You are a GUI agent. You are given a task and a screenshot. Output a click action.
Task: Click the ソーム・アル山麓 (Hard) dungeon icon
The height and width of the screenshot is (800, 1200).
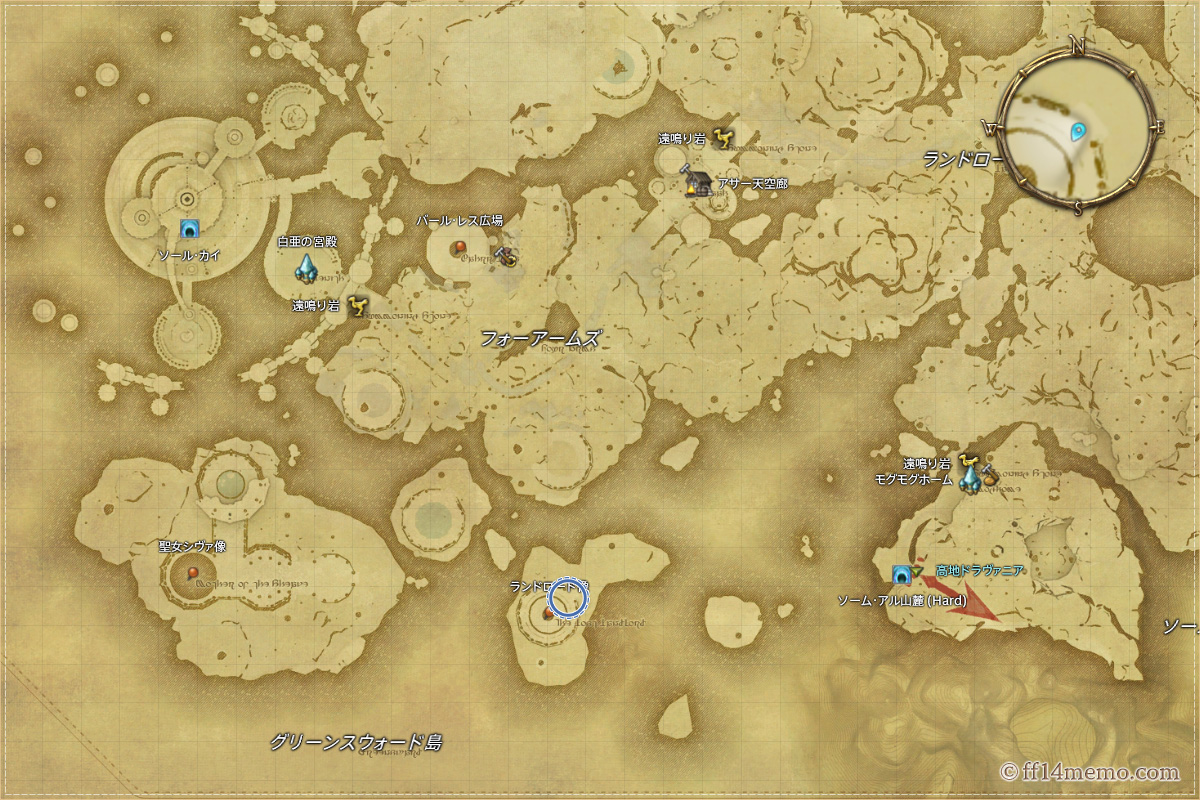(901, 574)
